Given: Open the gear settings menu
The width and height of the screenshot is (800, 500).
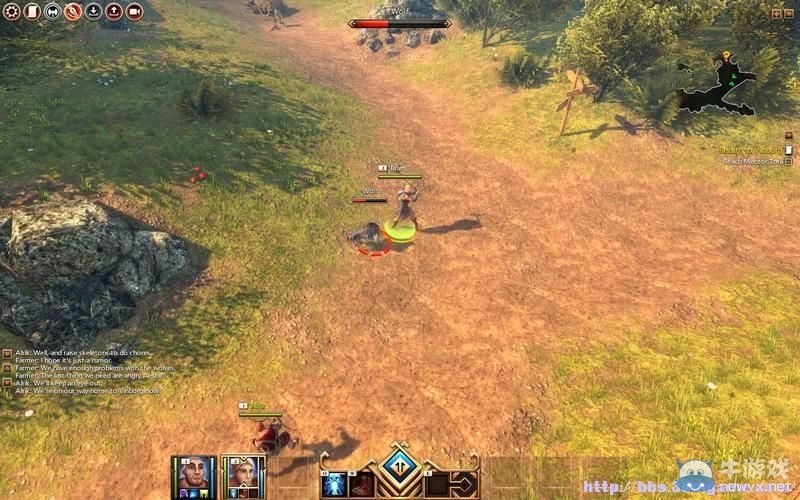Looking at the screenshot, I should coord(12,12).
